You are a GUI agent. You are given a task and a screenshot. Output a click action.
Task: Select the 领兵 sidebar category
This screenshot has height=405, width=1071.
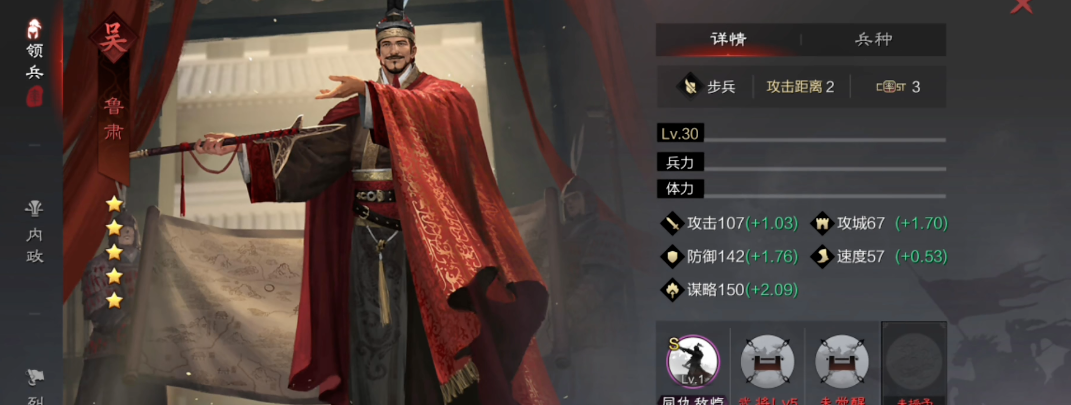tap(34, 60)
